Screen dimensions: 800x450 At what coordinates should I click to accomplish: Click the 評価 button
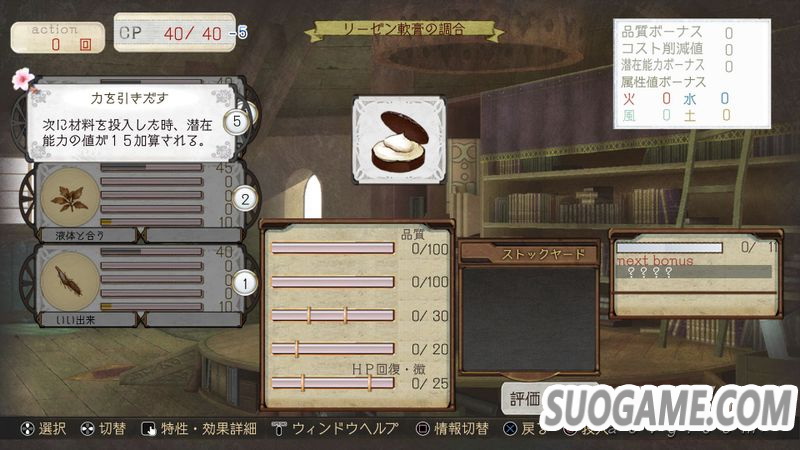tap(525, 399)
